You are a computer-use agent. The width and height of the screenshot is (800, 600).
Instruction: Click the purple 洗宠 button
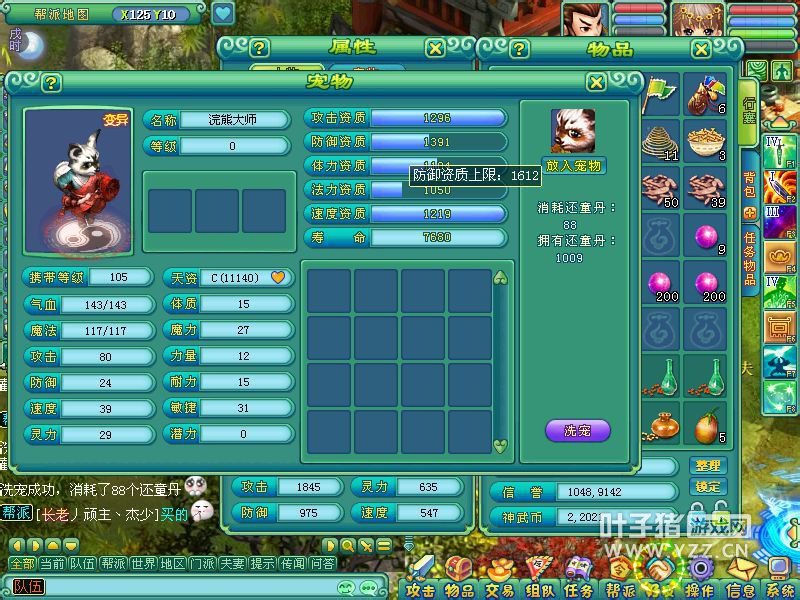577,431
